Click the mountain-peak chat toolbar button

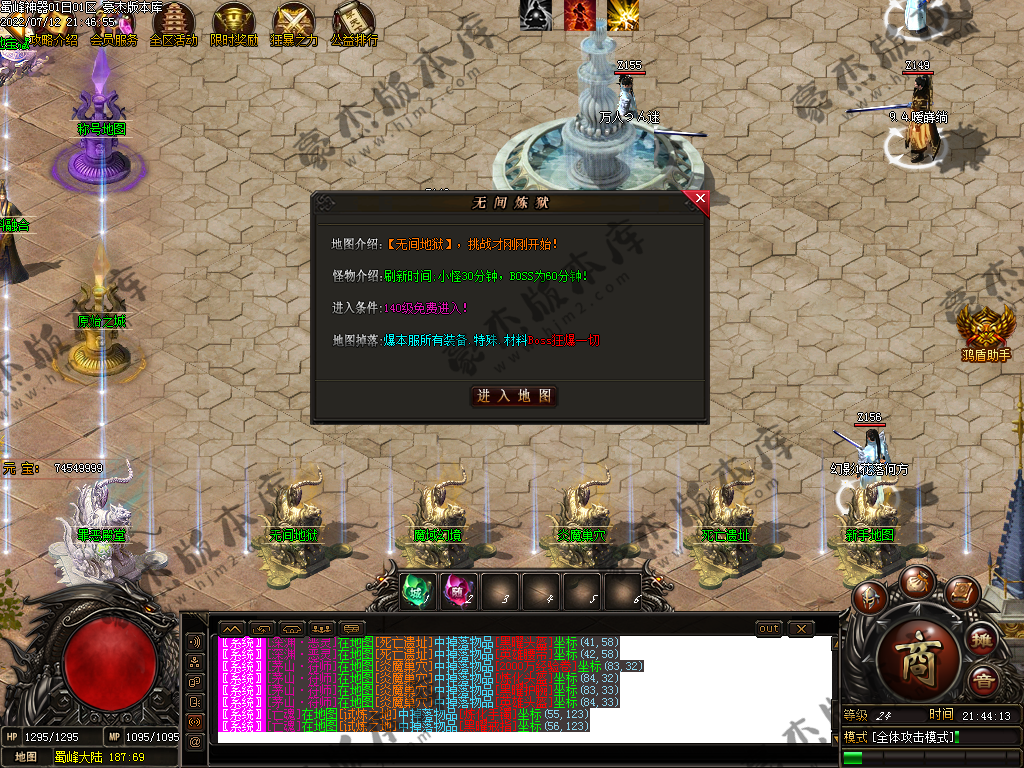231,628
